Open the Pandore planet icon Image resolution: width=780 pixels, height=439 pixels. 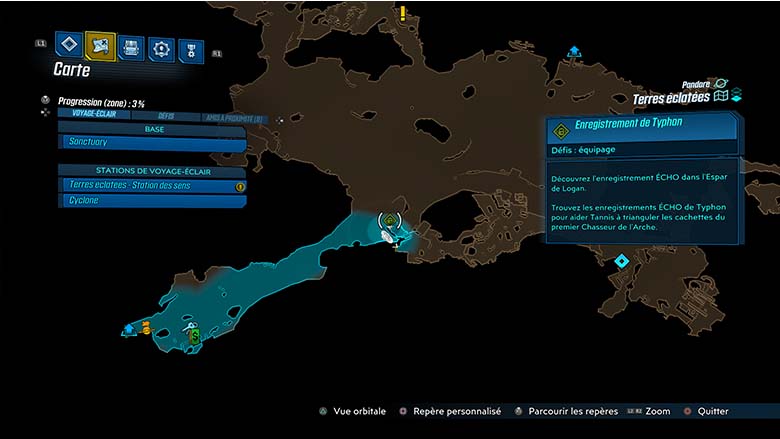point(720,84)
